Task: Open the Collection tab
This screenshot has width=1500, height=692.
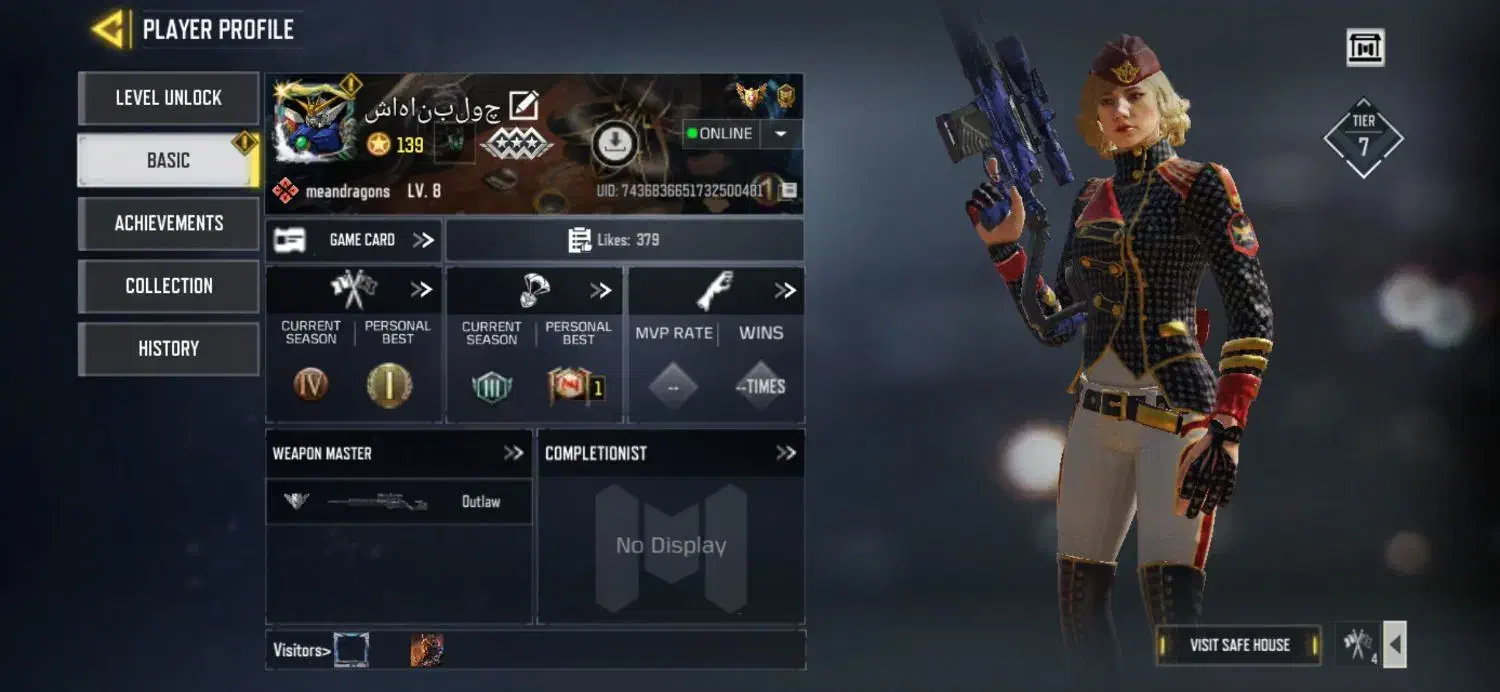Action: 168,286
